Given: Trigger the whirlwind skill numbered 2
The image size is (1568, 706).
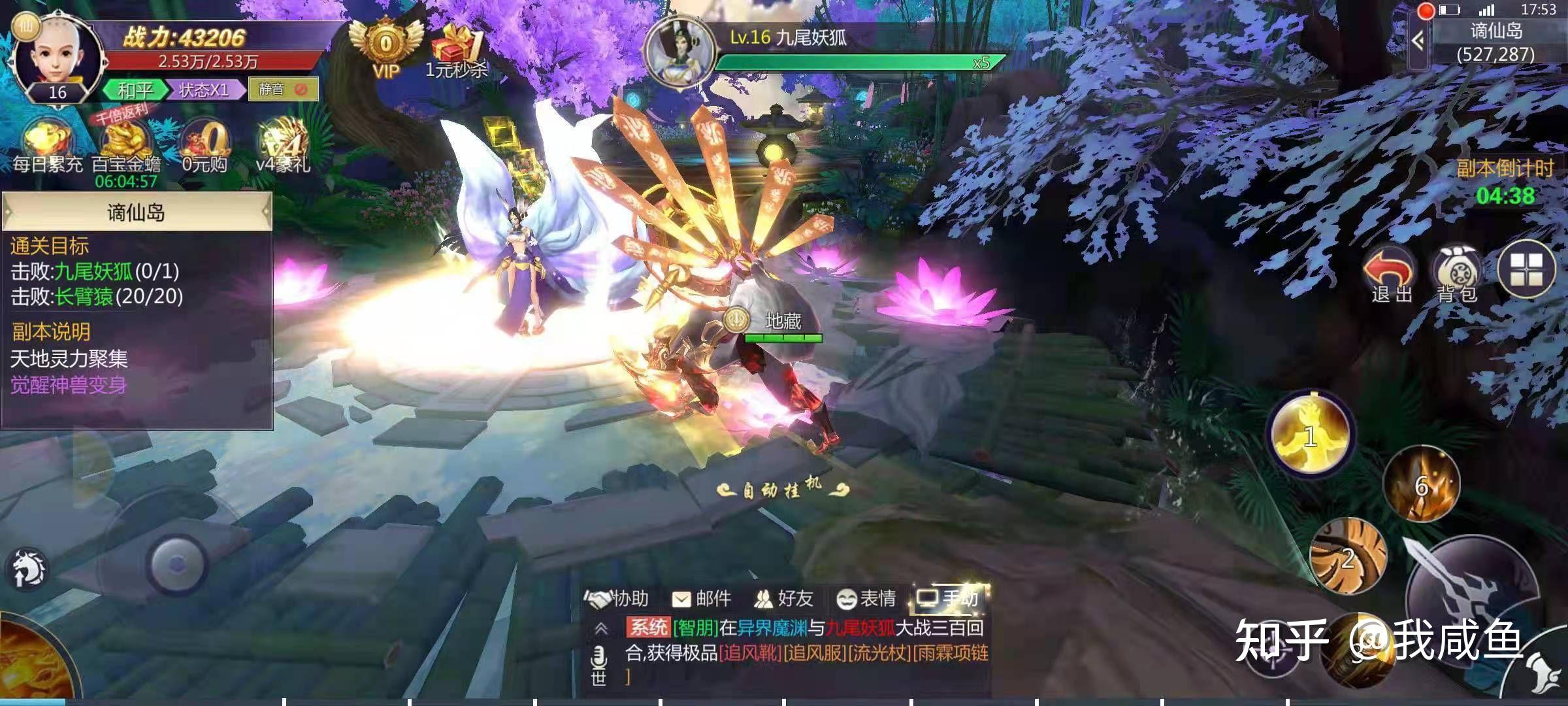Looking at the screenshot, I should pos(1348,557).
